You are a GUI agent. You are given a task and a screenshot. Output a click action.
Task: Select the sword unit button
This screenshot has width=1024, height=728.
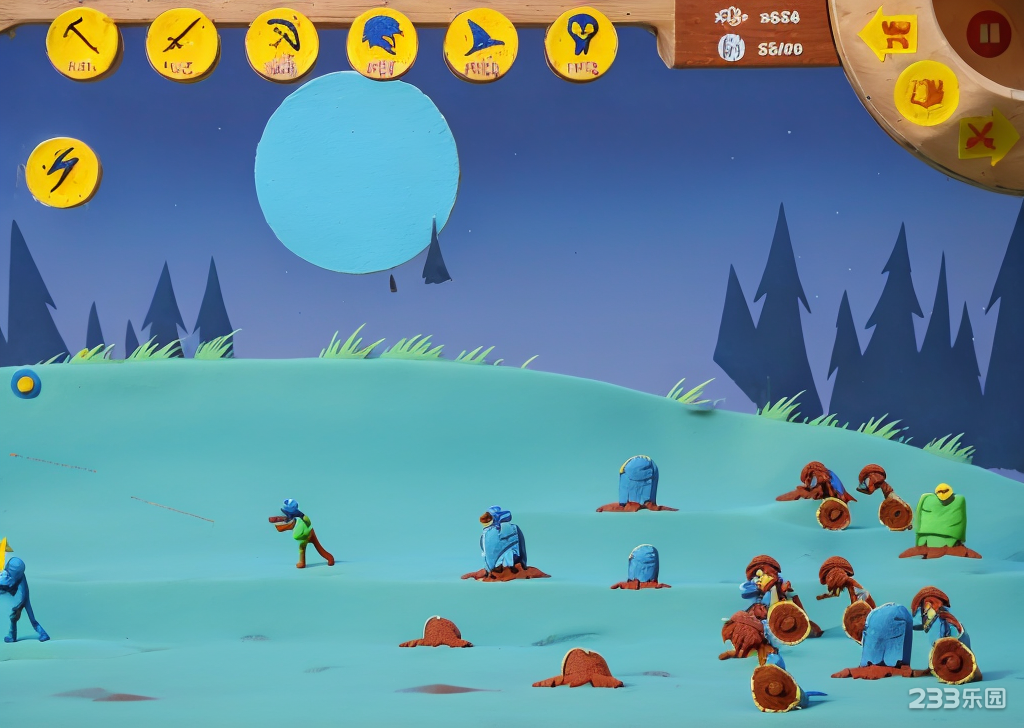pyautogui.click(x=182, y=44)
